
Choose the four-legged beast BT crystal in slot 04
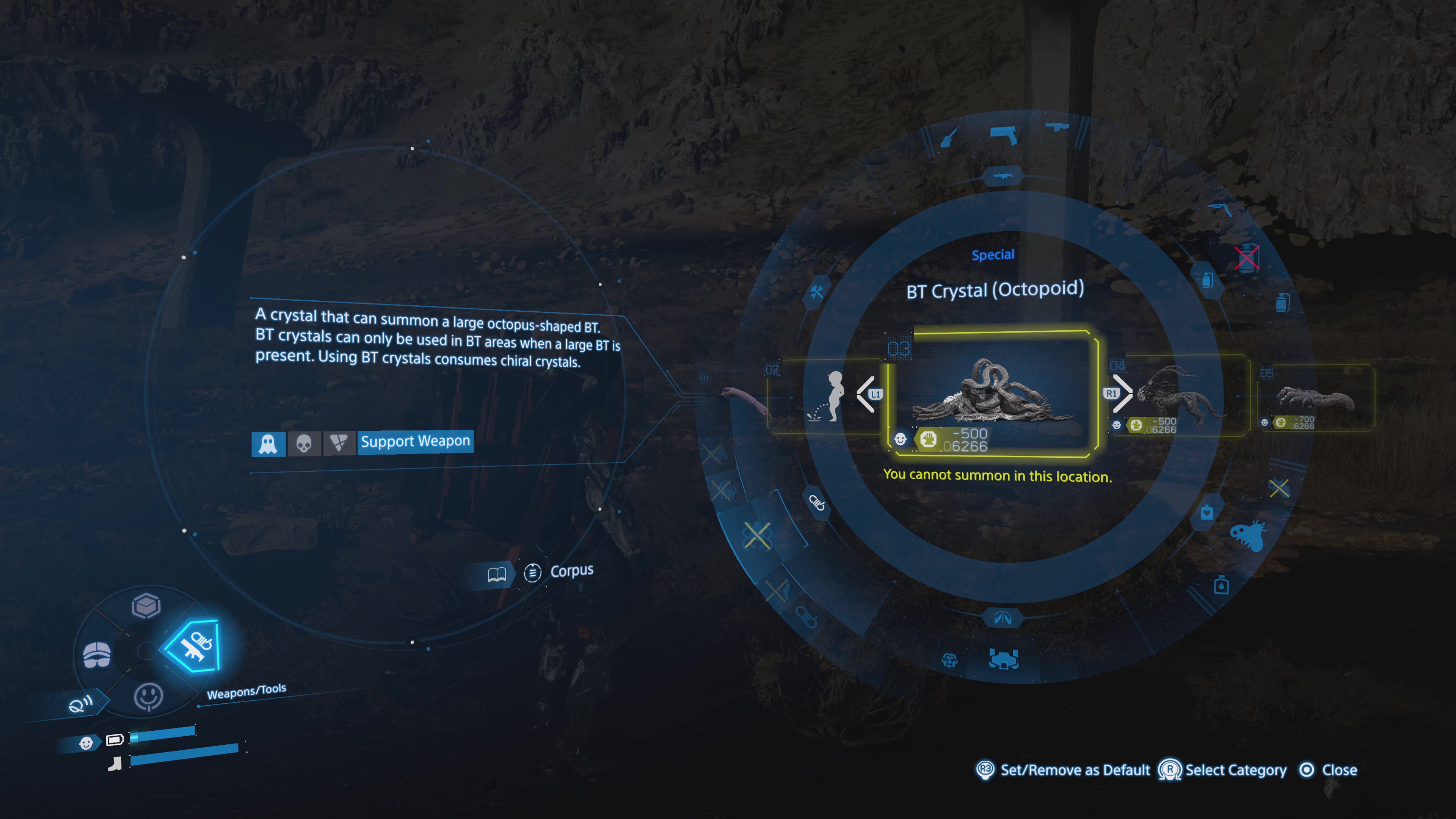[x=1178, y=395]
